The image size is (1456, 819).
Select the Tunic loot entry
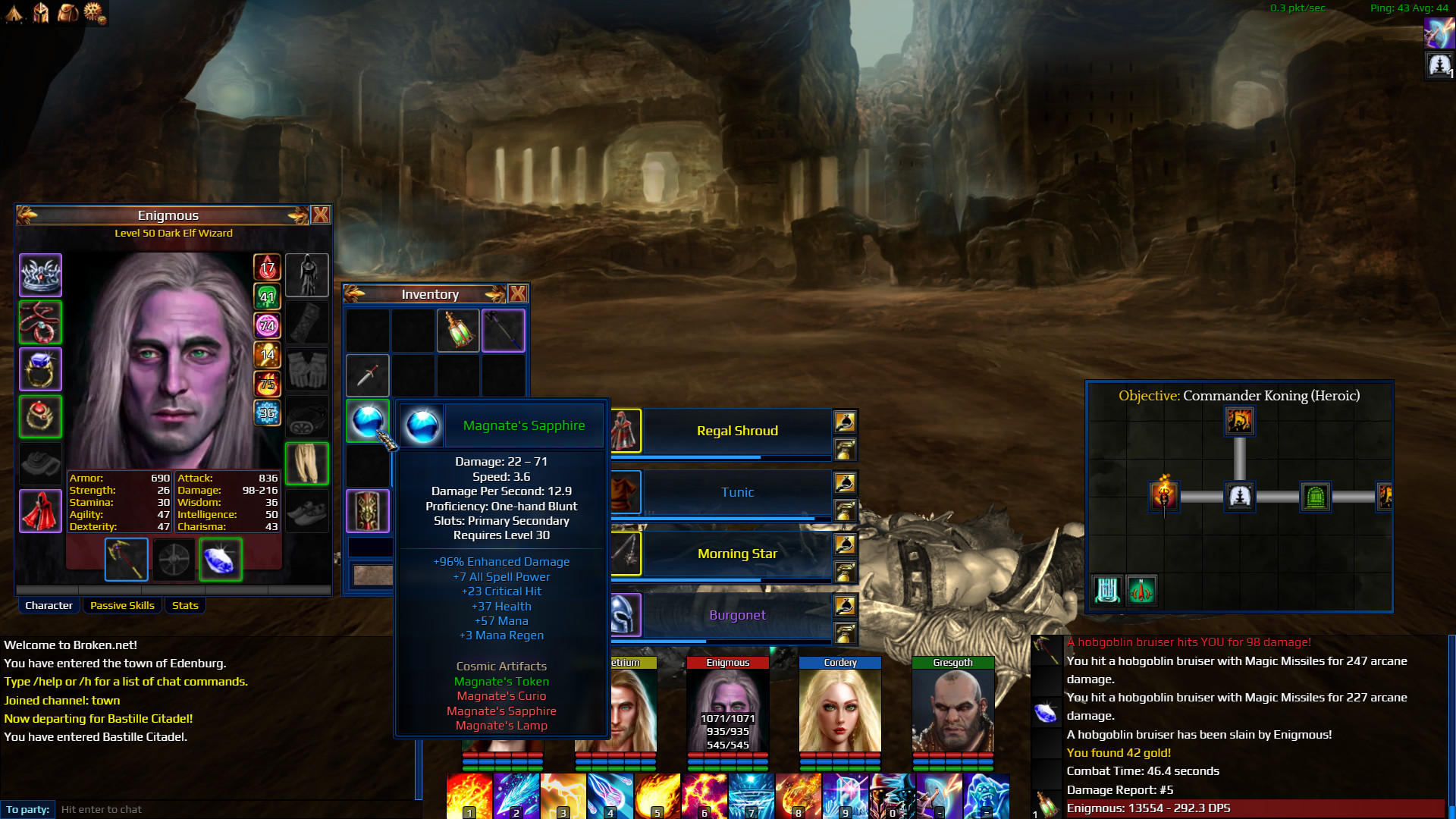coord(737,492)
